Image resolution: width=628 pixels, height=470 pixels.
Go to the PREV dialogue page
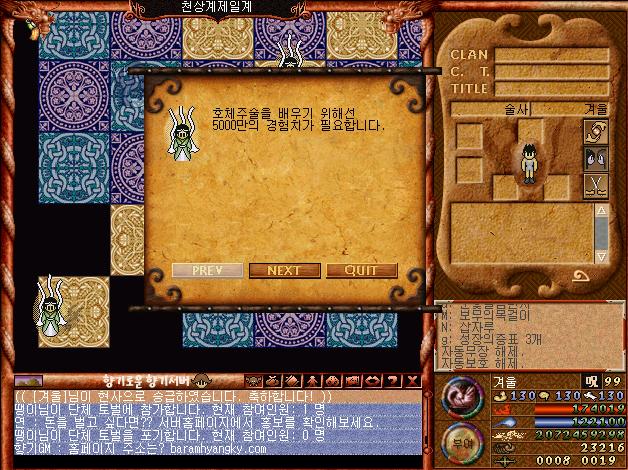pyautogui.click(x=207, y=270)
